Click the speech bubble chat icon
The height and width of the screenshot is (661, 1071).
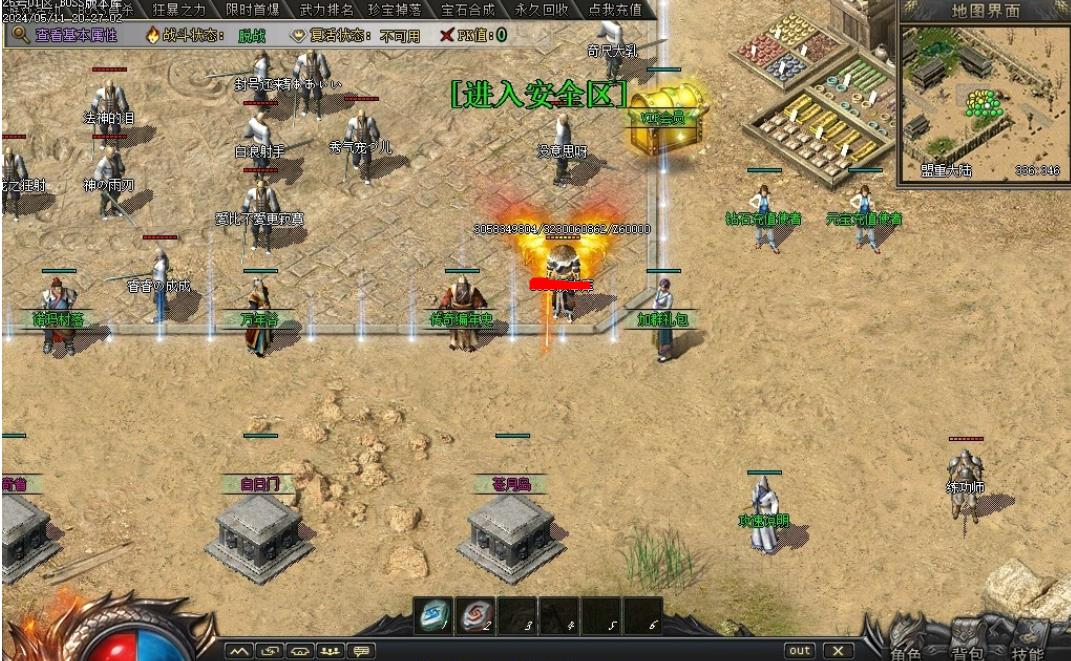coord(361,651)
